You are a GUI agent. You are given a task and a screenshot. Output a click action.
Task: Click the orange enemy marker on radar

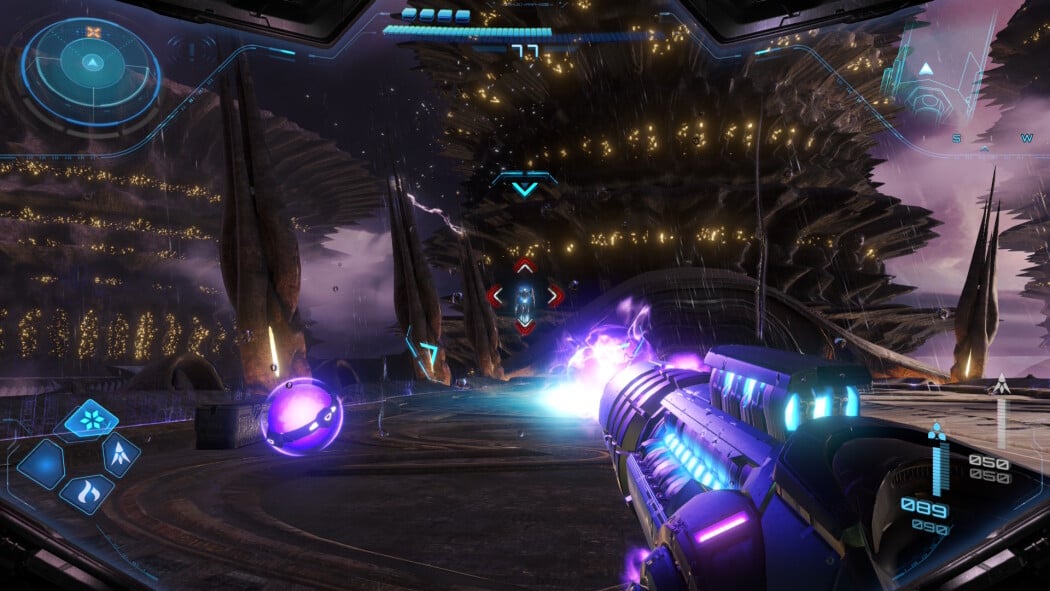point(93,32)
